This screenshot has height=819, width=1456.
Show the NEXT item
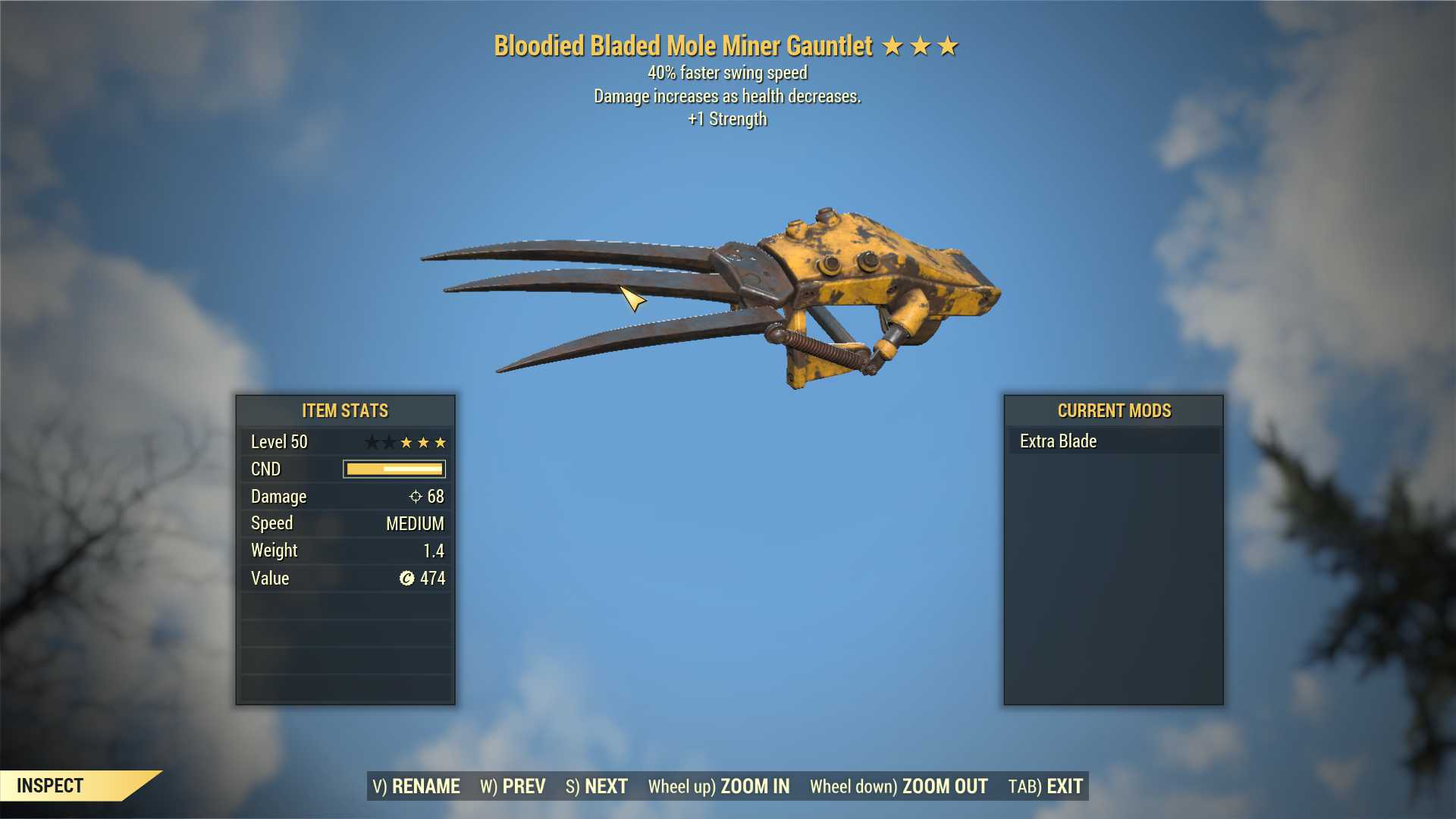[x=597, y=786]
